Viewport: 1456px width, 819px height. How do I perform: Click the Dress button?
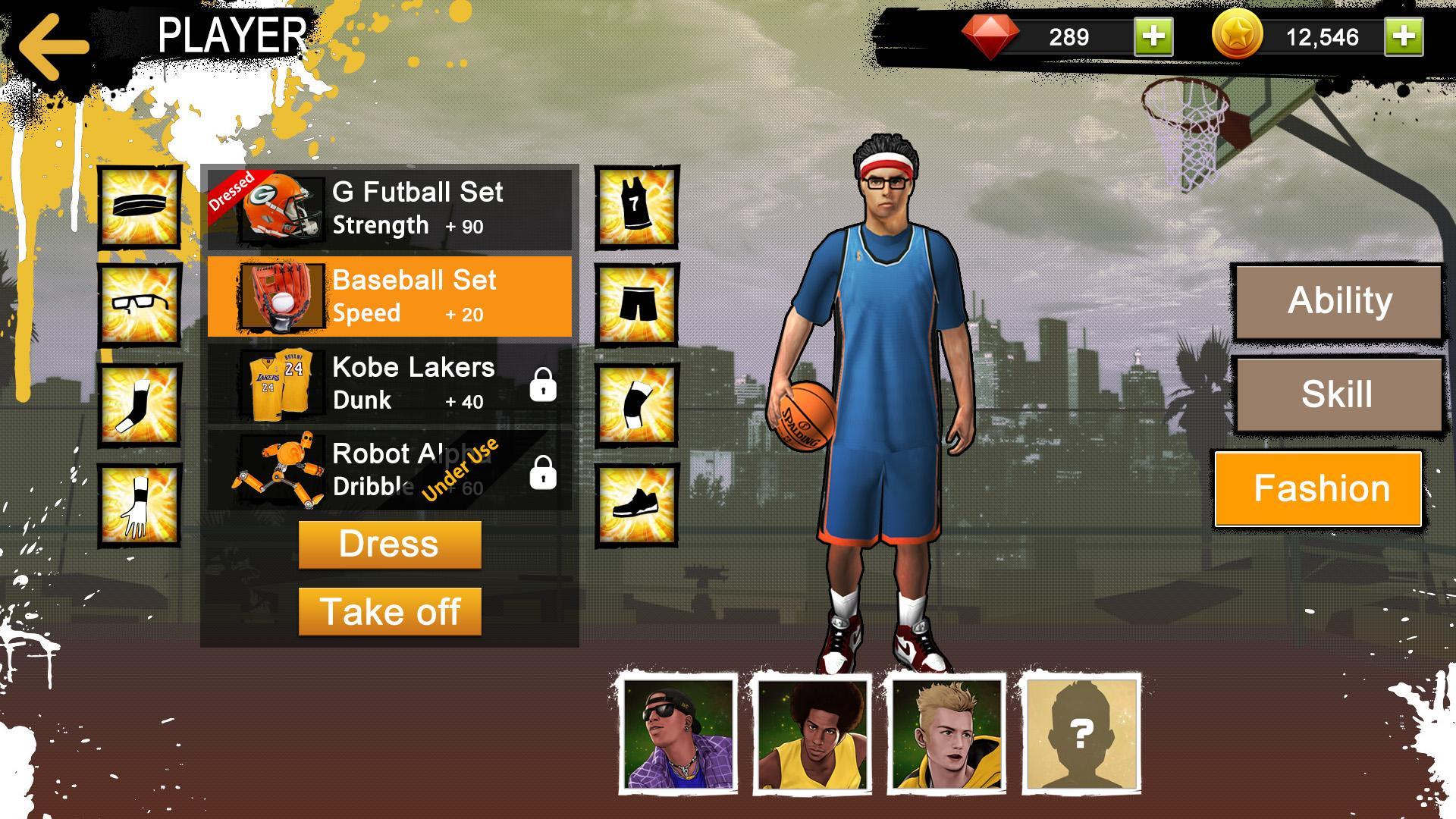click(x=390, y=544)
